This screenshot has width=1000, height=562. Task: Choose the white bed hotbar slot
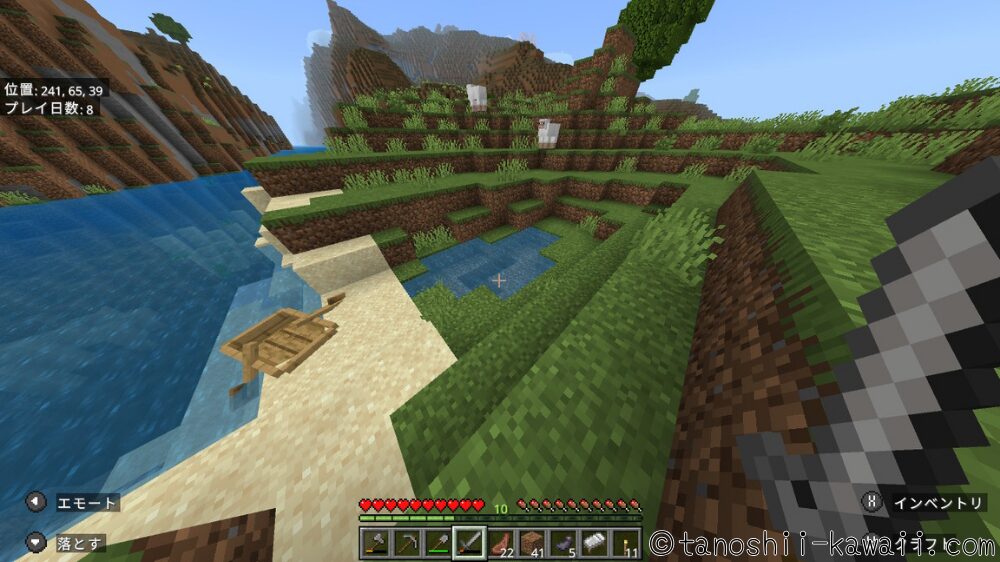[594, 543]
